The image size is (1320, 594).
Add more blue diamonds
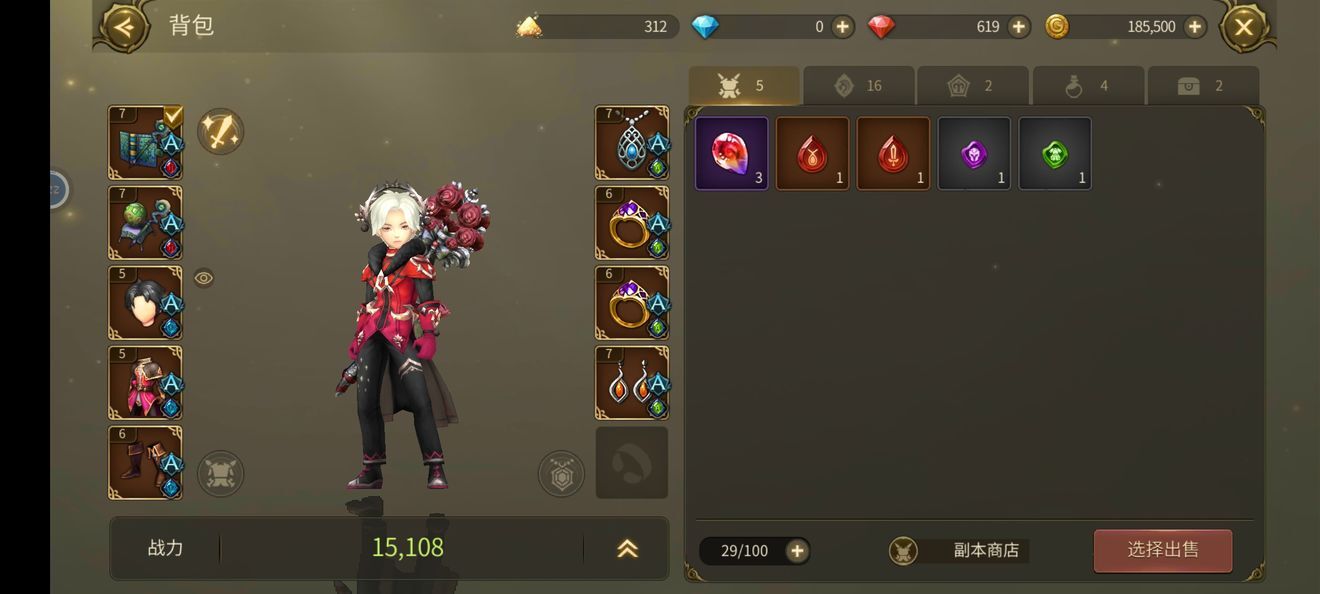pyautogui.click(x=843, y=27)
